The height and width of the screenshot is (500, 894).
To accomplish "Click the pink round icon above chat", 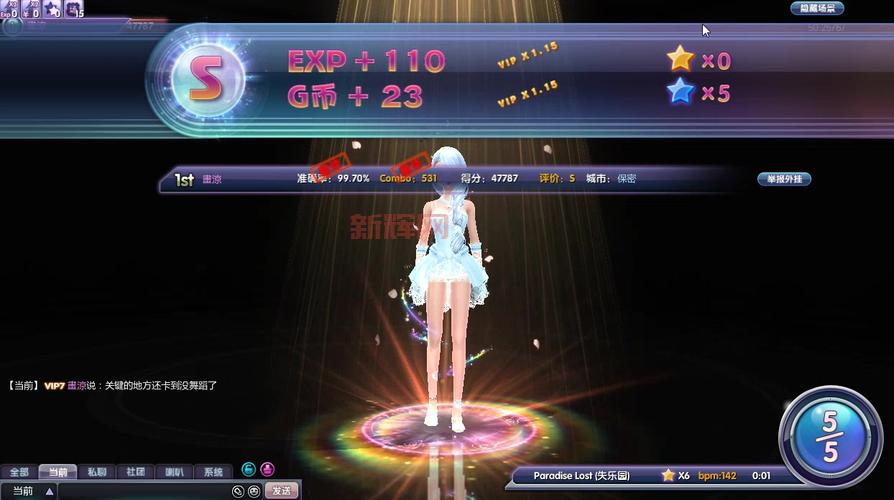I will point(266,469).
